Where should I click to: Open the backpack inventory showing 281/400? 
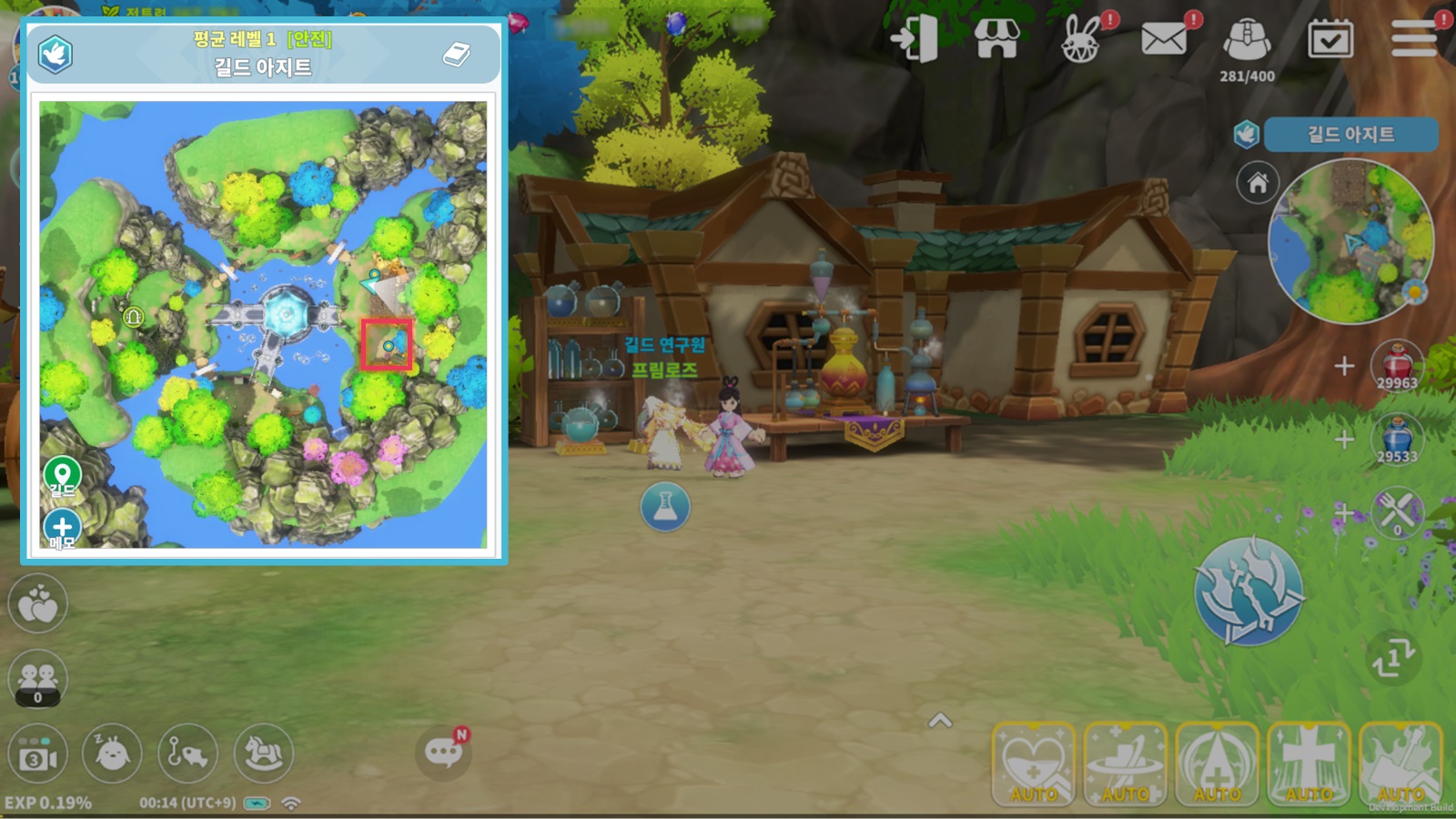point(1247,41)
